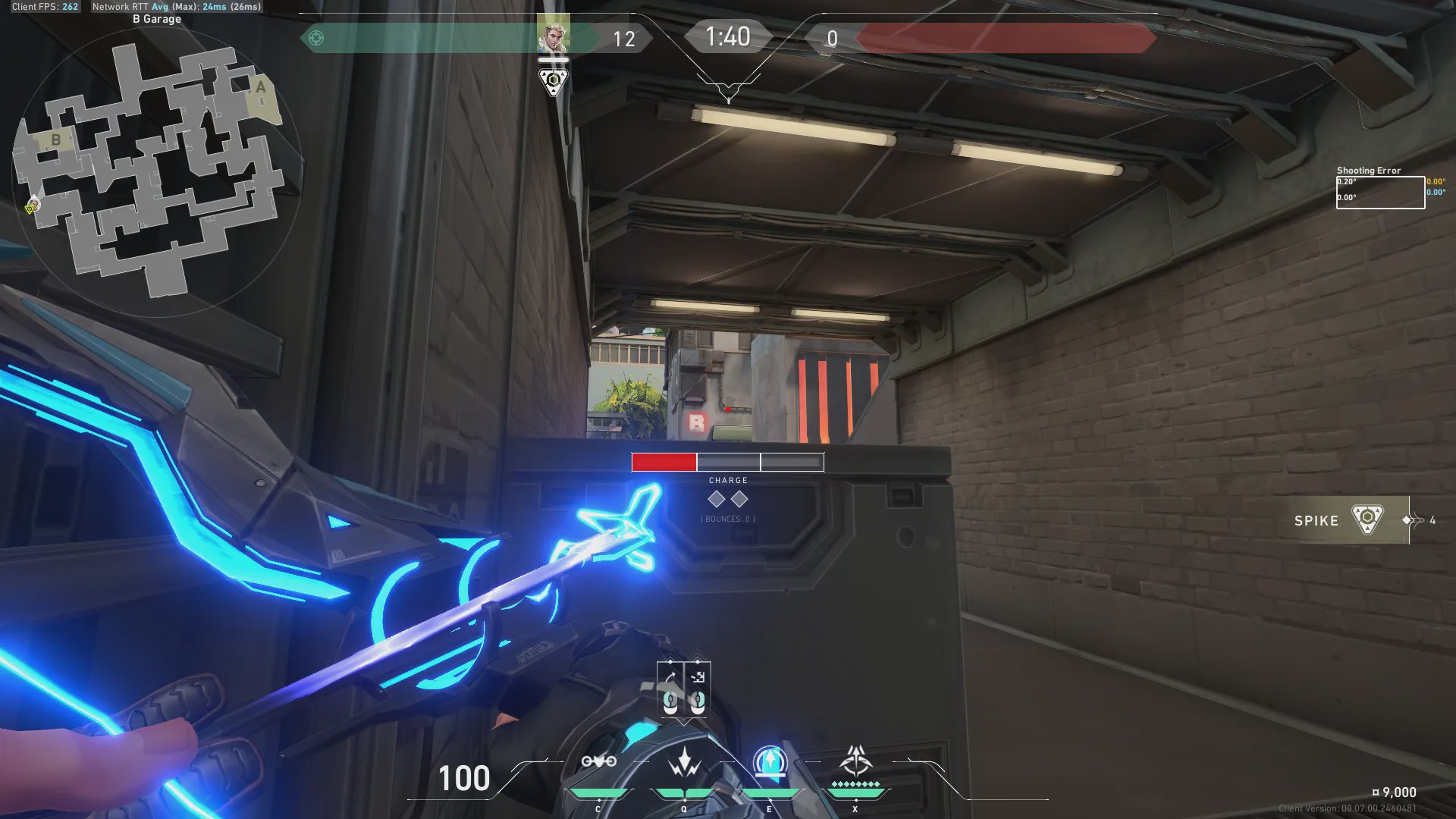Choose the Recon Bolt ability icon
1456x819 pixels.
(x=770, y=761)
